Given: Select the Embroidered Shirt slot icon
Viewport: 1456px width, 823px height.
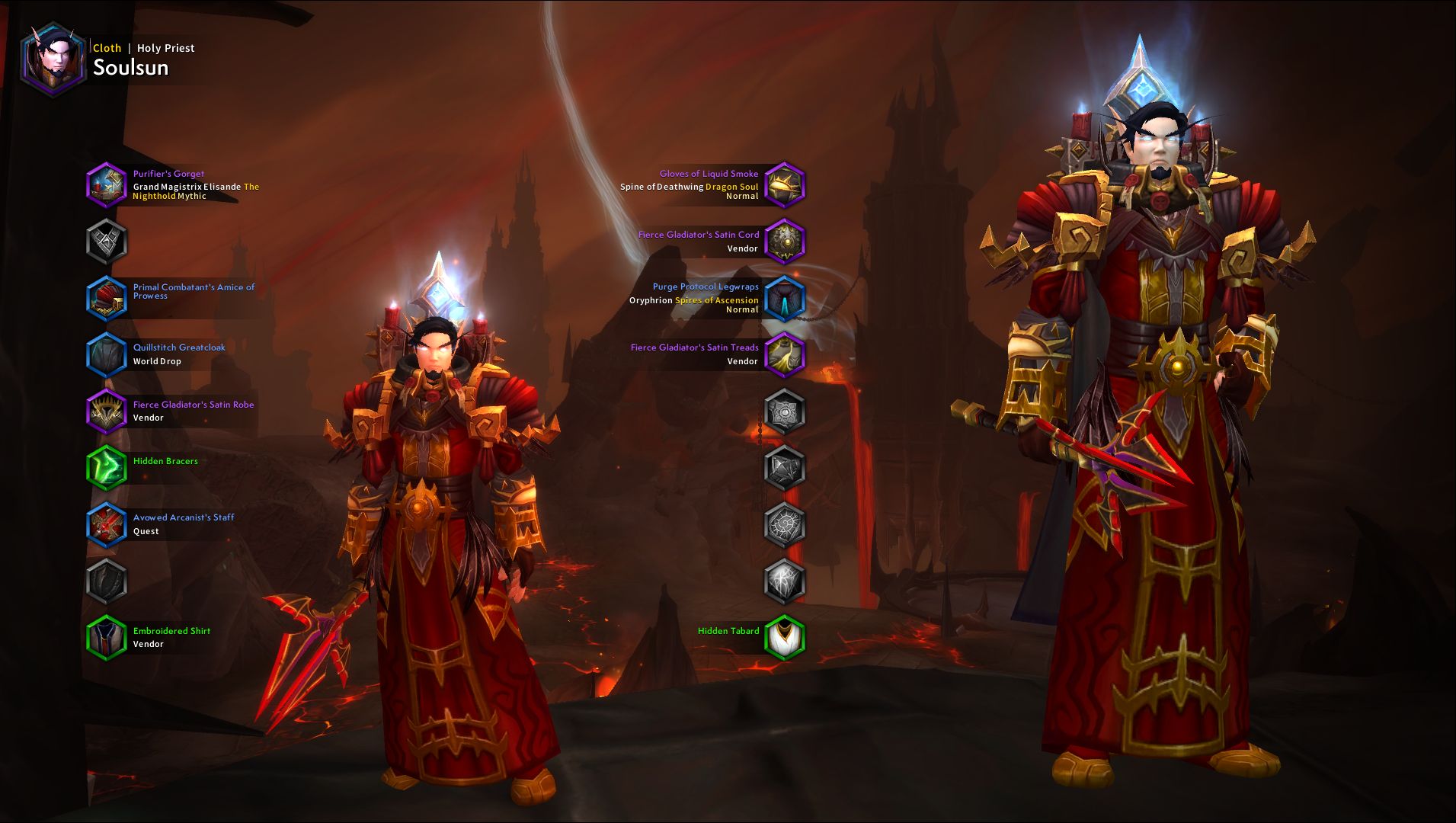Looking at the screenshot, I should coord(107,638).
